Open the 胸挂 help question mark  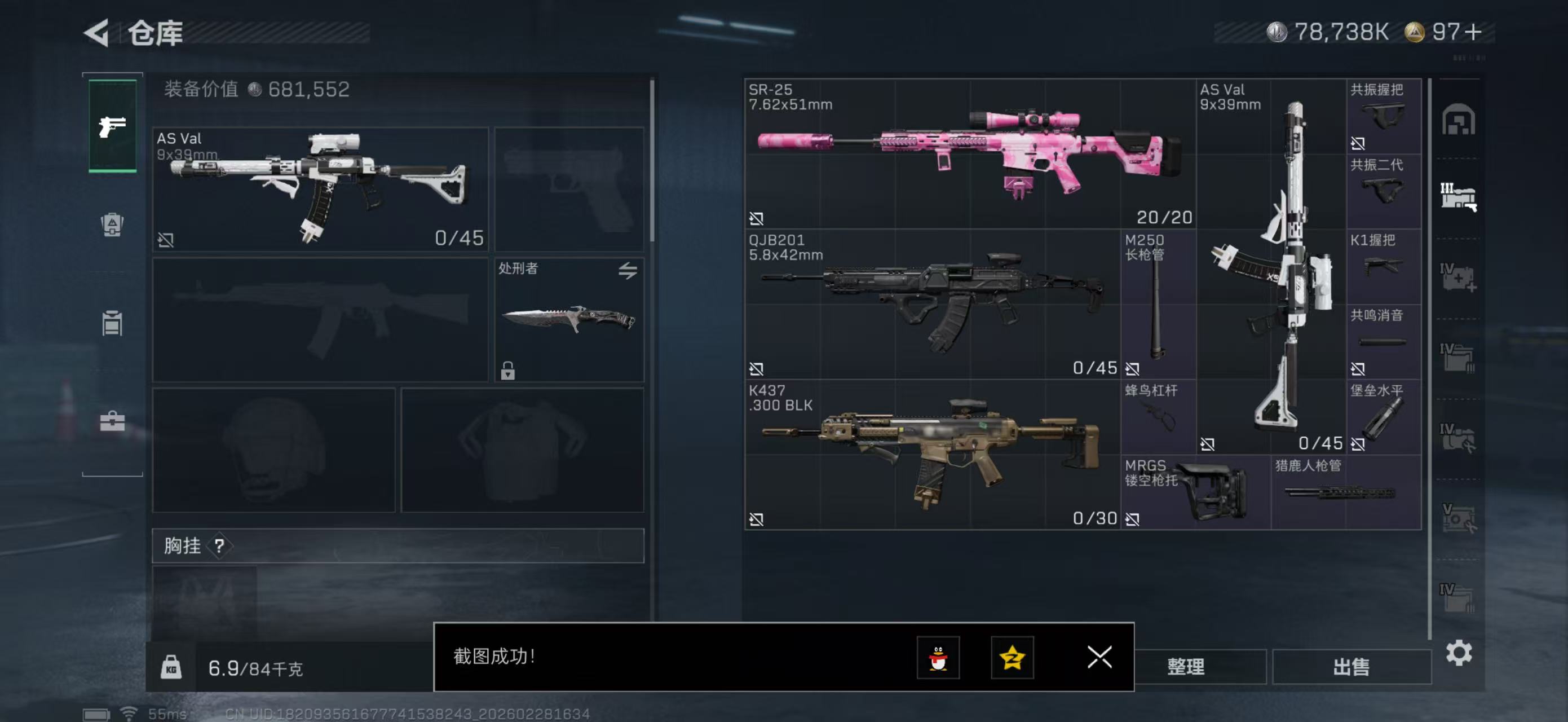219,546
